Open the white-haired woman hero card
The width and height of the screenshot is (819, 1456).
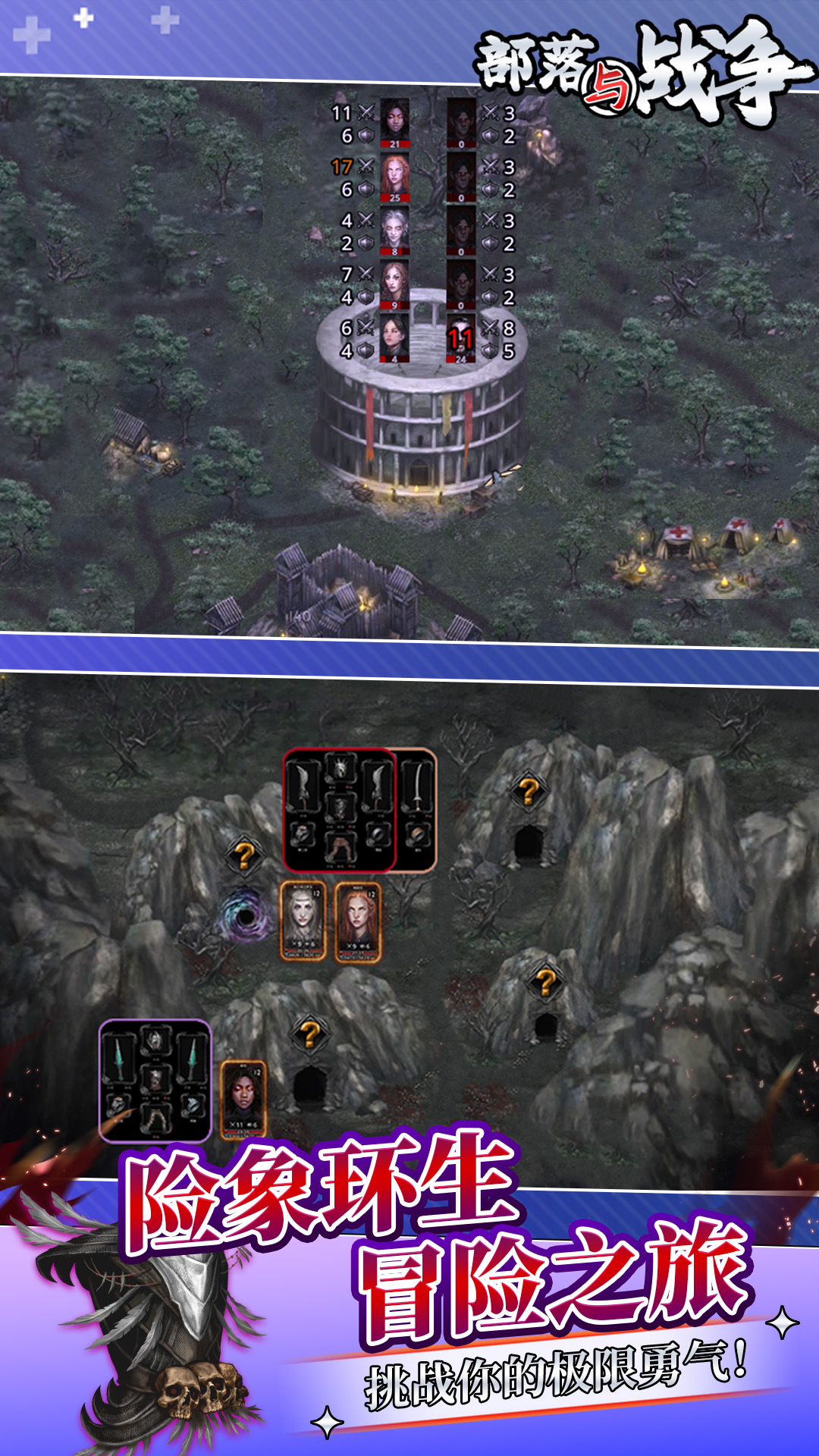pyautogui.click(x=303, y=920)
